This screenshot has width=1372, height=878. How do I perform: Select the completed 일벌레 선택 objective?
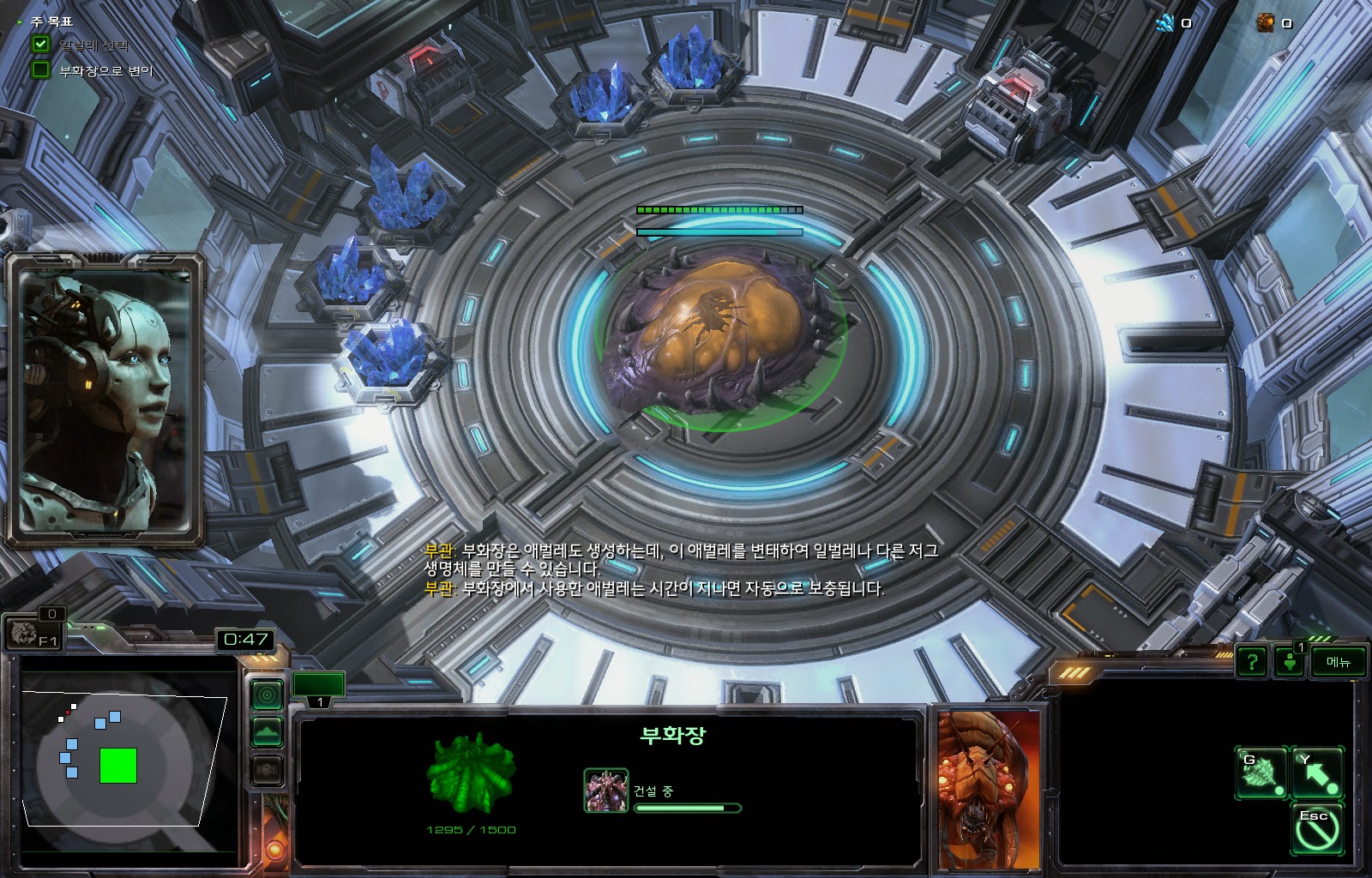93,45
